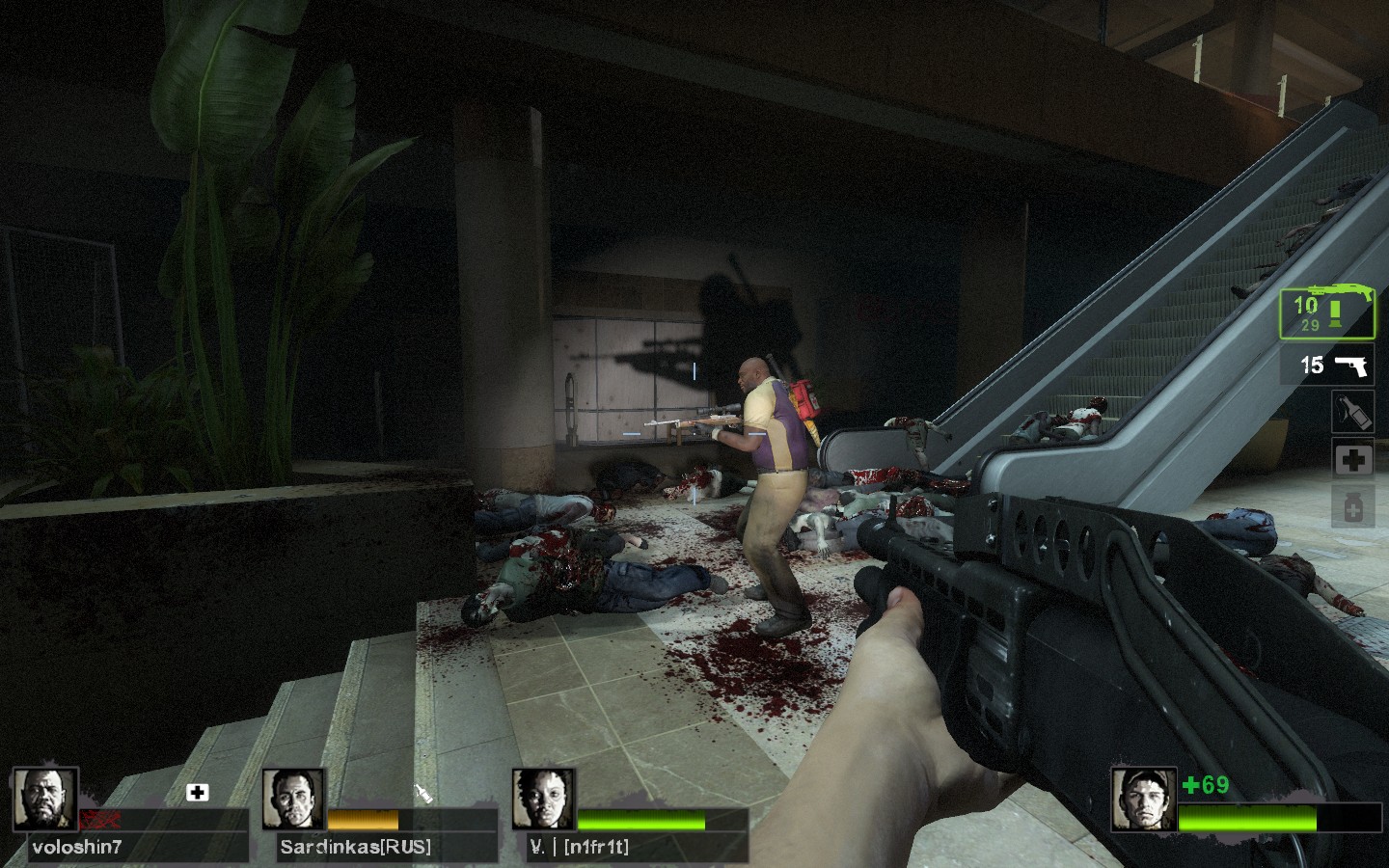Select the Molotov bottle slot
Viewport: 1389px width, 868px height.
(x=1352, y=412)
